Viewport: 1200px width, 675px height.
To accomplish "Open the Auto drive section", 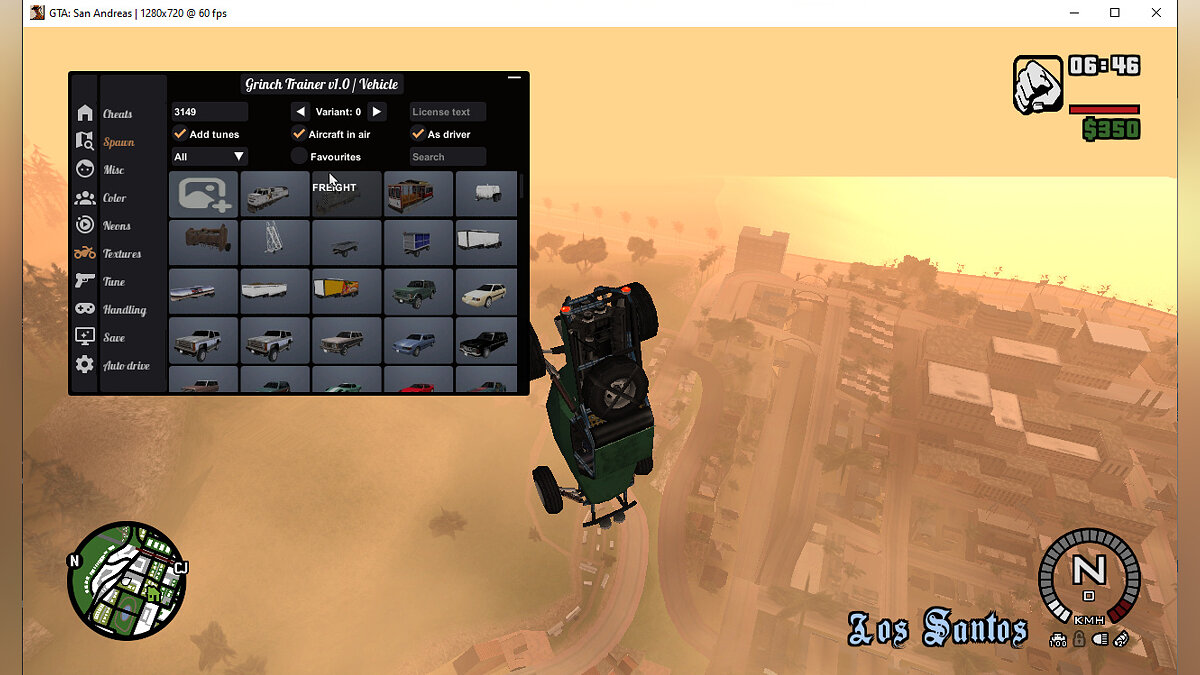I will pyautogui.click(x=126, y=366).
